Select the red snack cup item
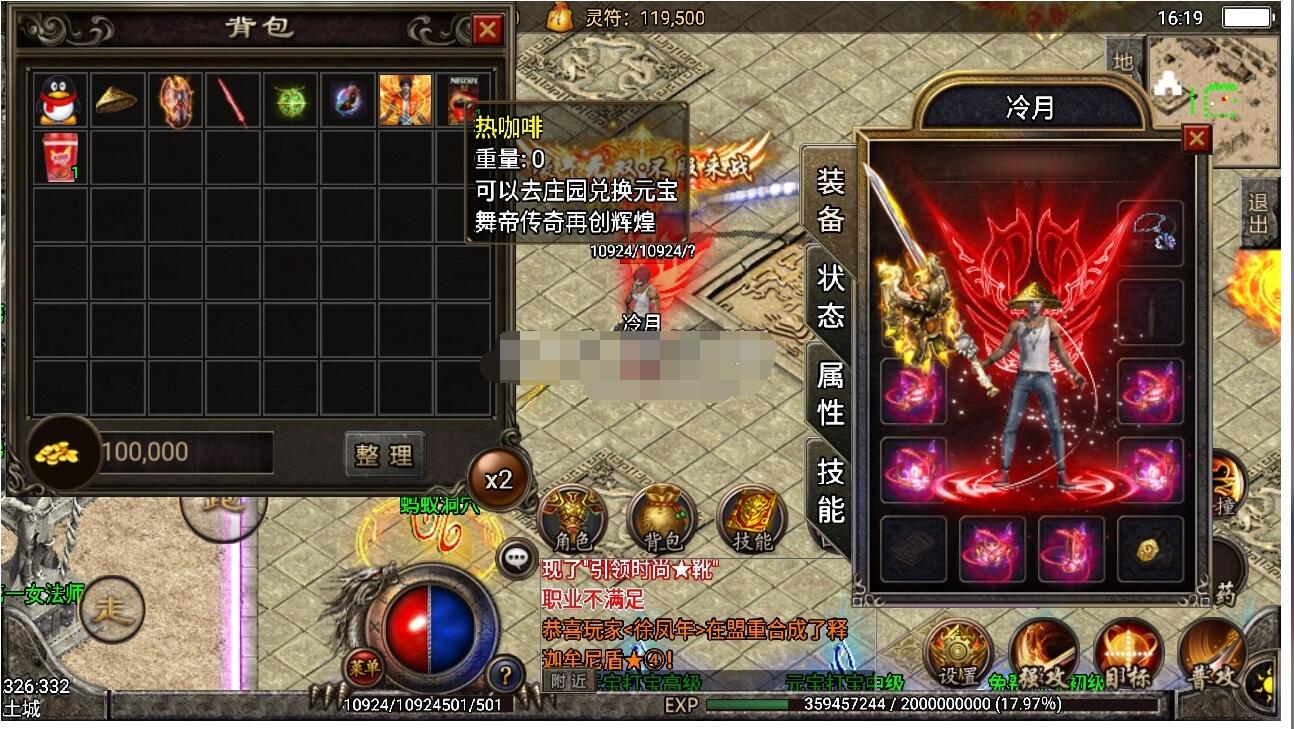Screen dimensions: 1294x729 click(60, 158)
